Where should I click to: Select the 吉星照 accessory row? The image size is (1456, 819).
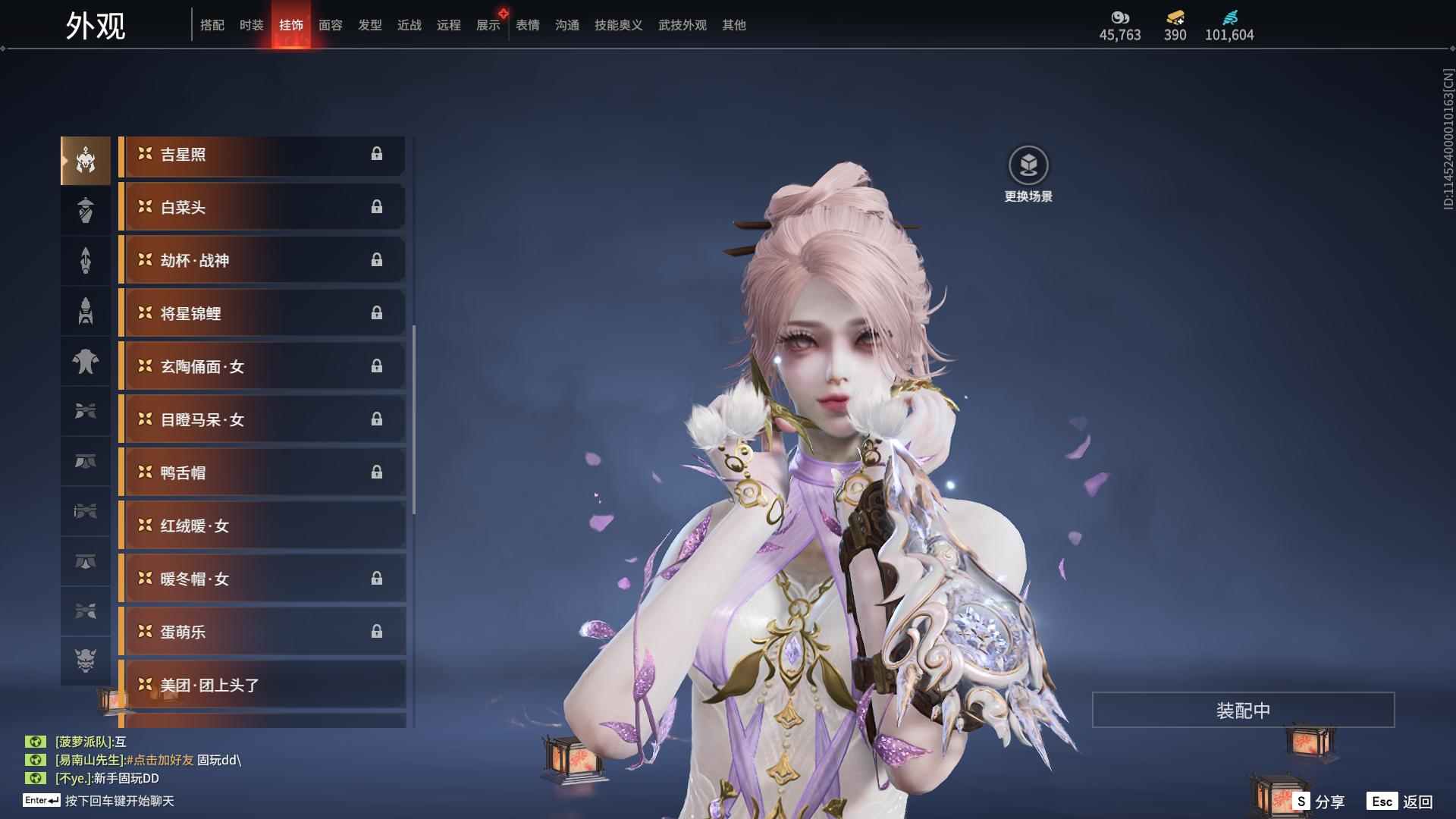(x=262, y=155)
